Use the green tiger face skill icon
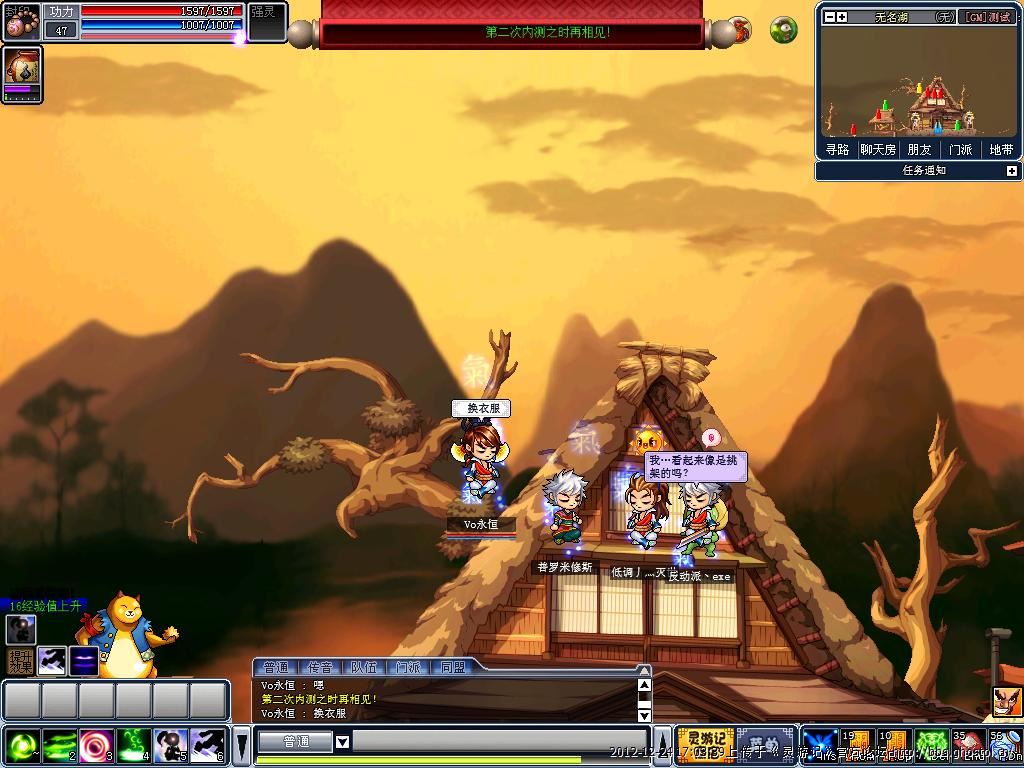The height and width of the screenshot is (768, 1024). coord(931,745)
